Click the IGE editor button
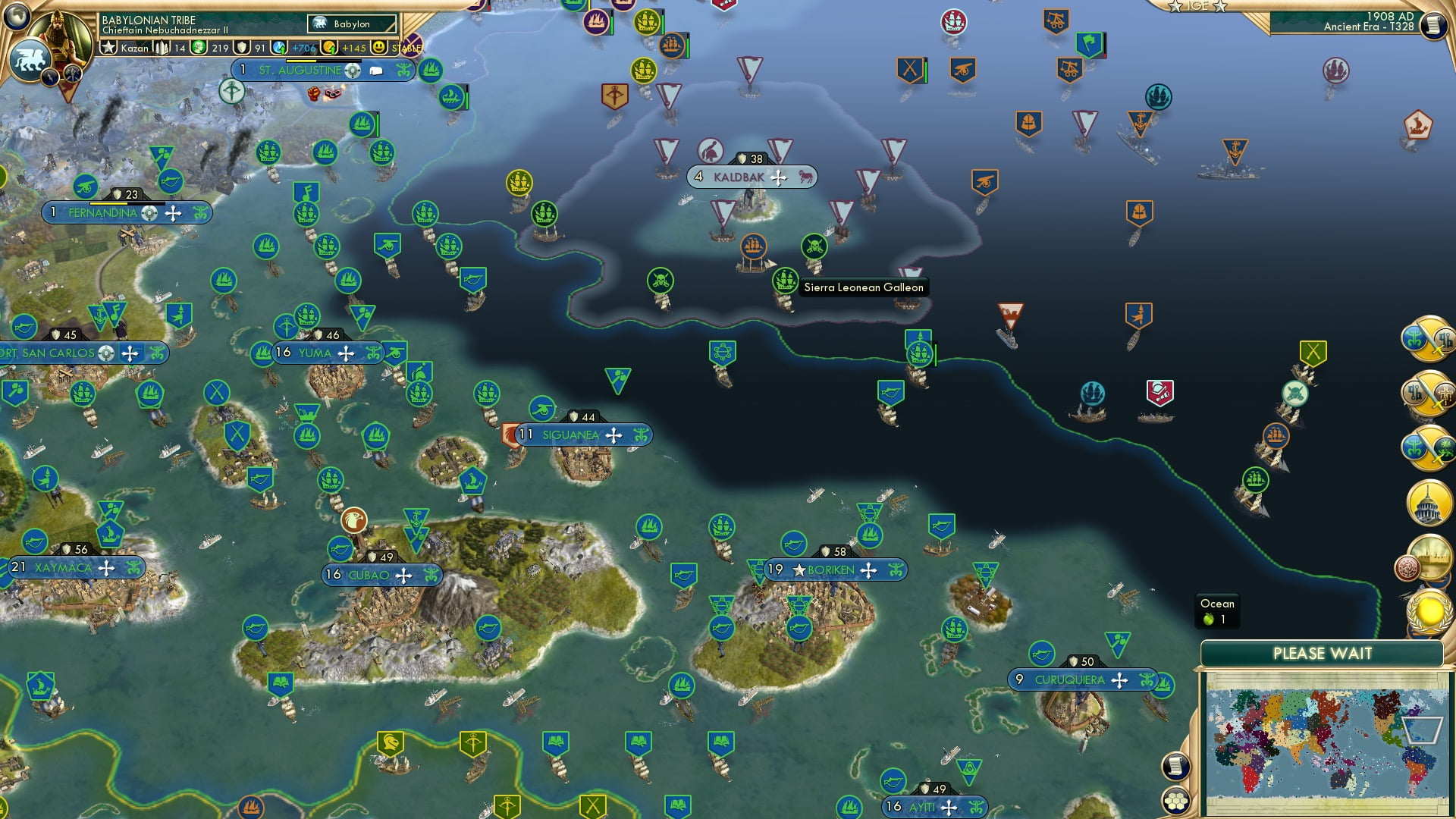The height and width of the screenshot is (819, 1456). click(x=1197, y=6)
